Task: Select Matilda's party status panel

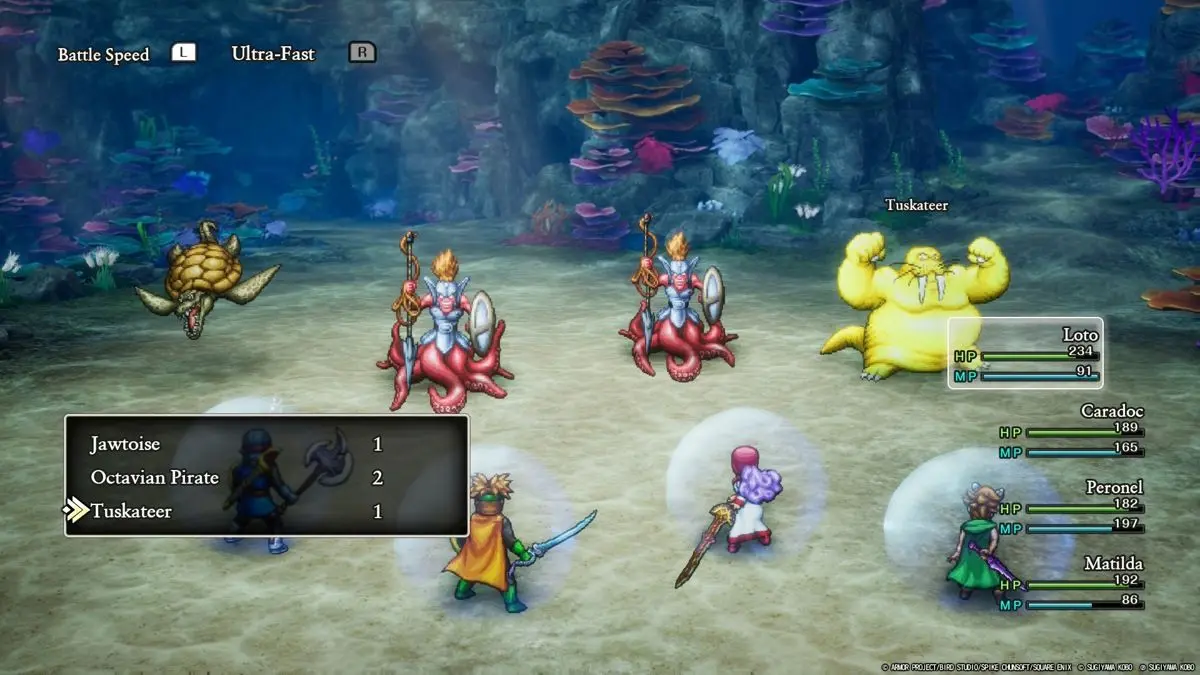Action: [1070, 583]
